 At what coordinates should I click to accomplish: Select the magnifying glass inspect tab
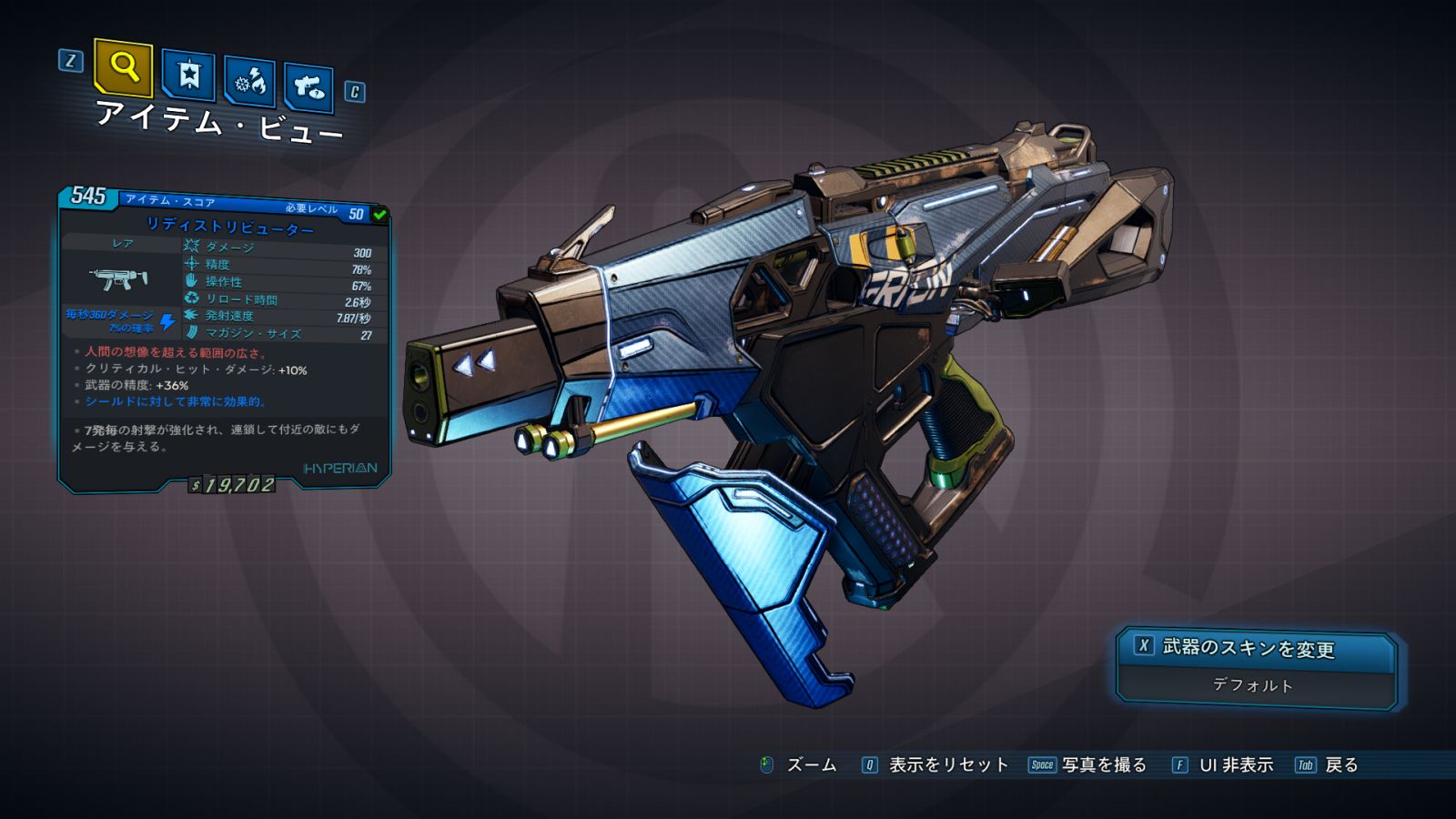(x=124, y=67)
